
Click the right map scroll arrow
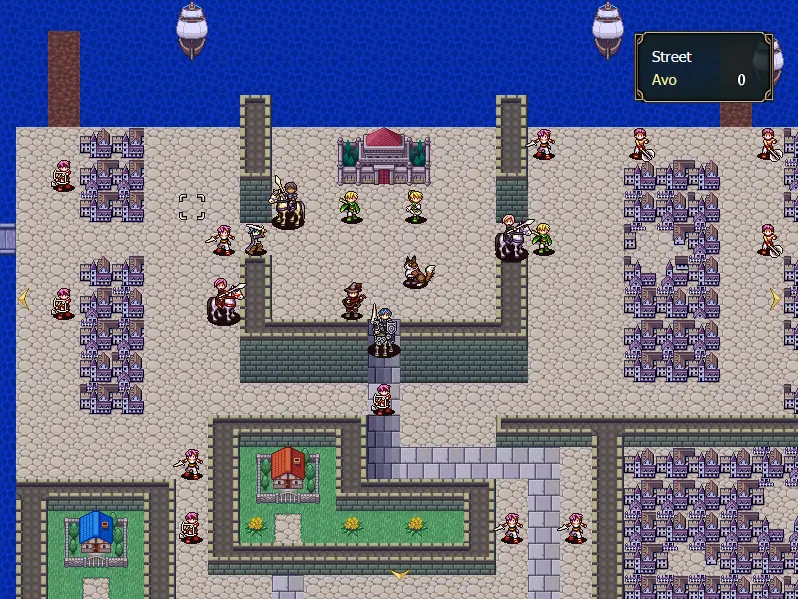[x=773, y=298]
